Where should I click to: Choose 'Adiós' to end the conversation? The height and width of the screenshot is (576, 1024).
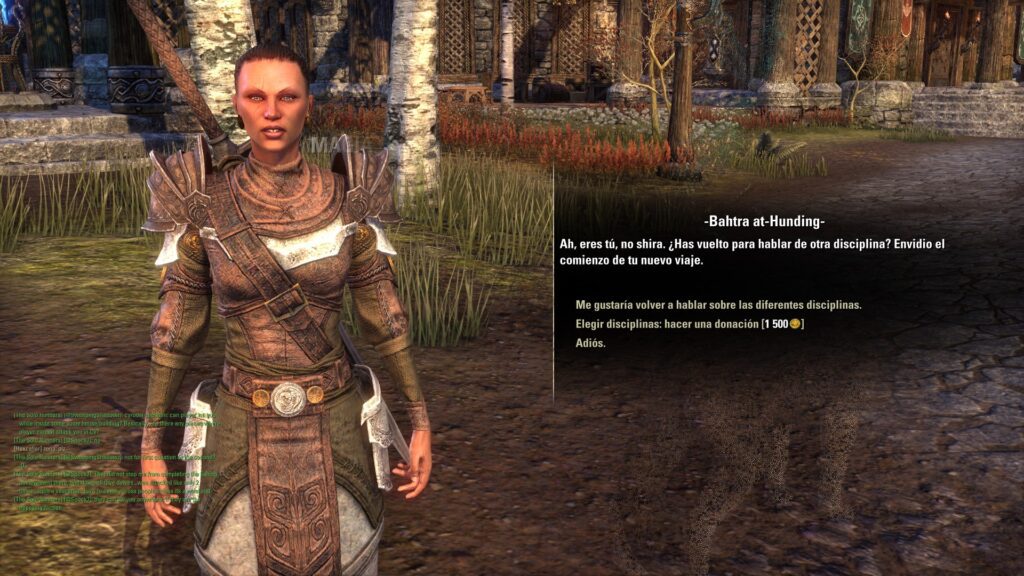(x=590, y=343)
